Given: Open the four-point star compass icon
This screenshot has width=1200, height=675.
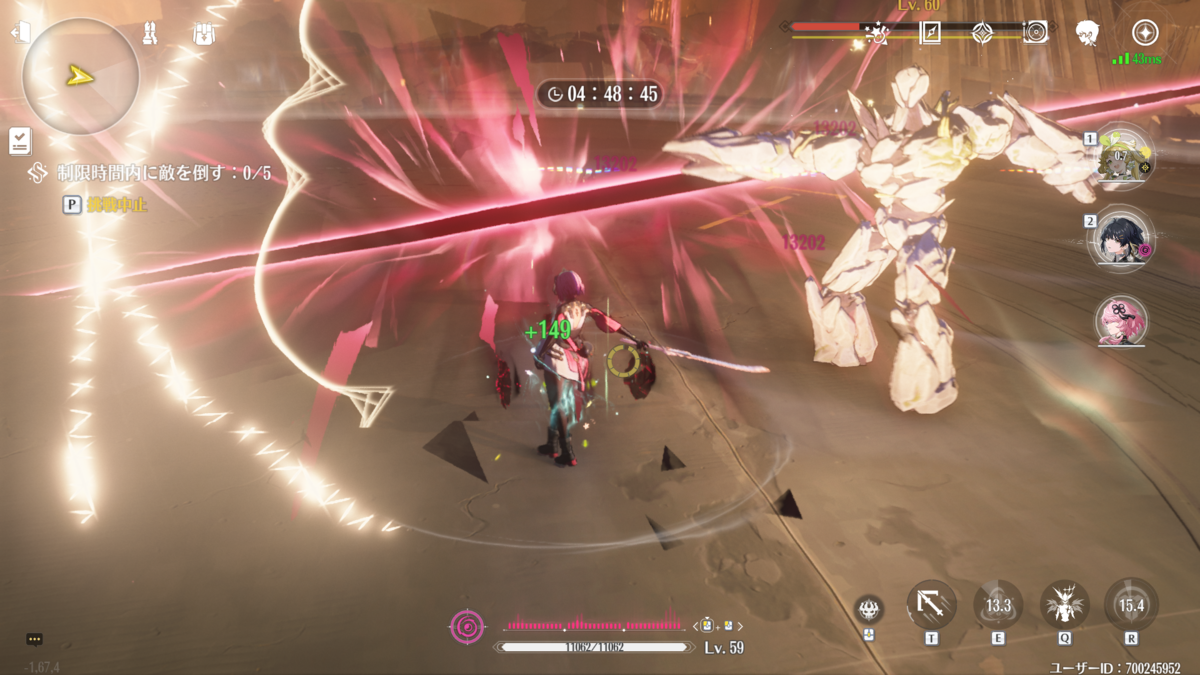Looking at the screenshot, I should point(1145,32).
